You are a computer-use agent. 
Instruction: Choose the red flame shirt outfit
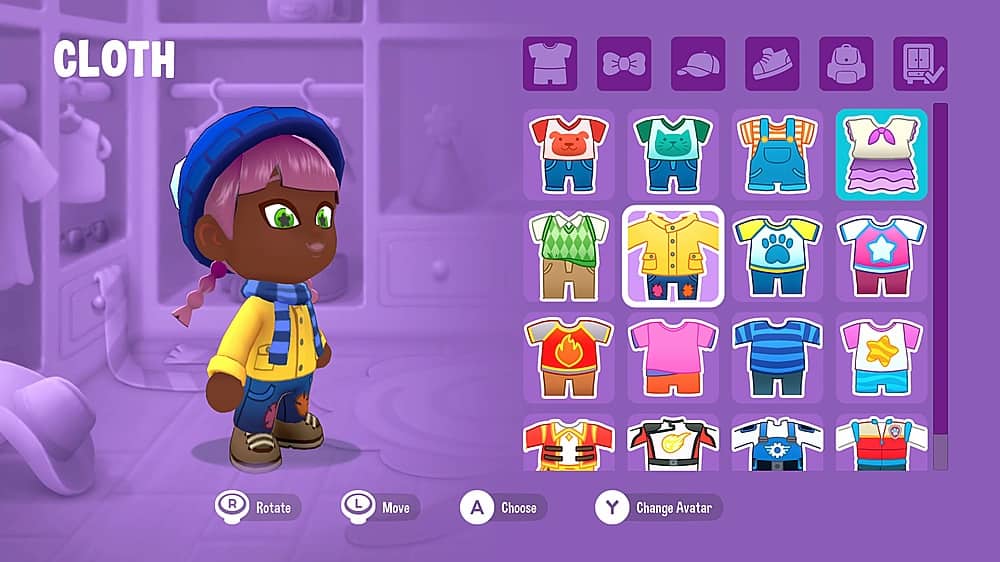[x=568, y=358]
